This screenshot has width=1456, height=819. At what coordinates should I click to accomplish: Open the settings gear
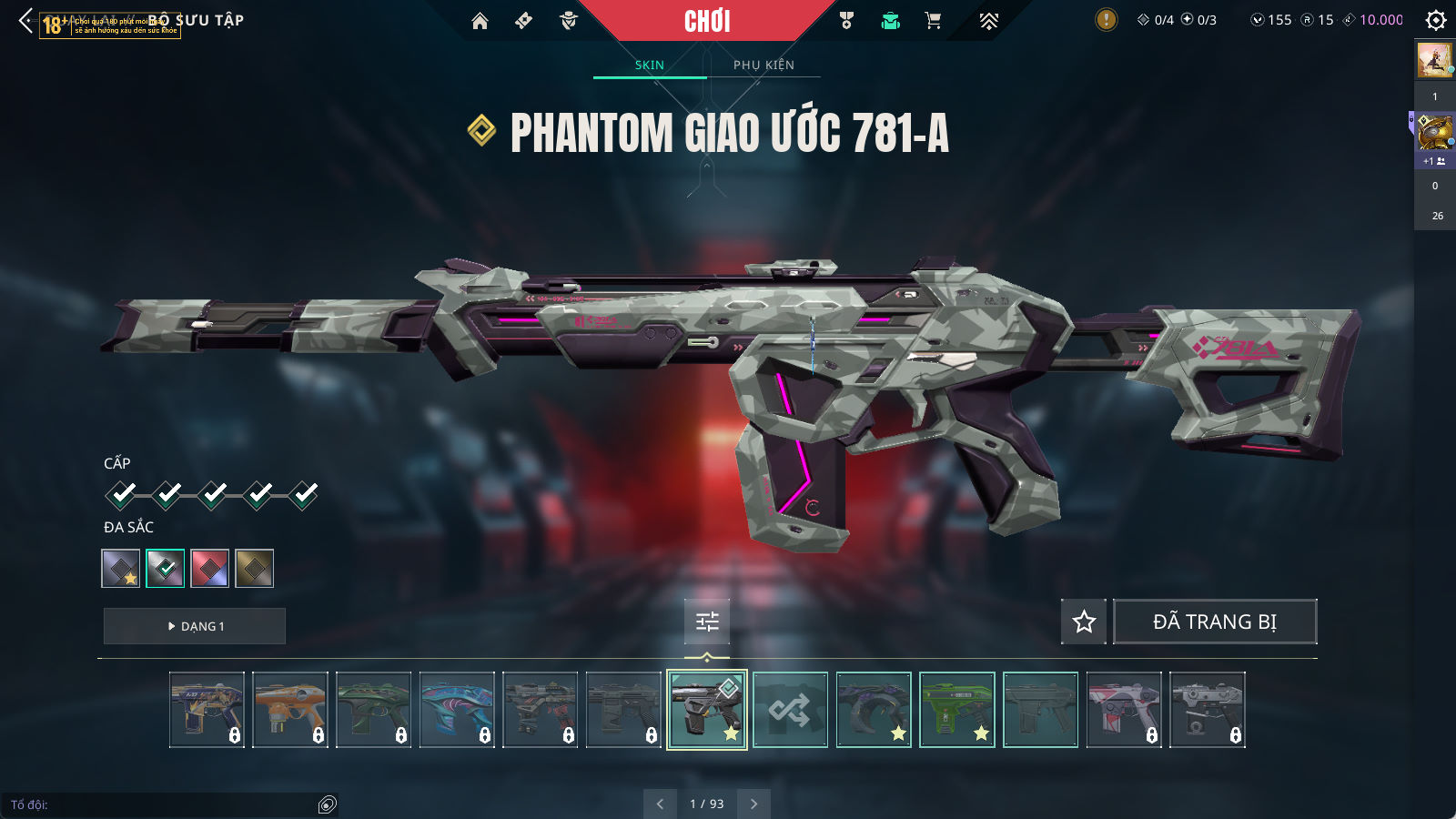point(1436,20)
